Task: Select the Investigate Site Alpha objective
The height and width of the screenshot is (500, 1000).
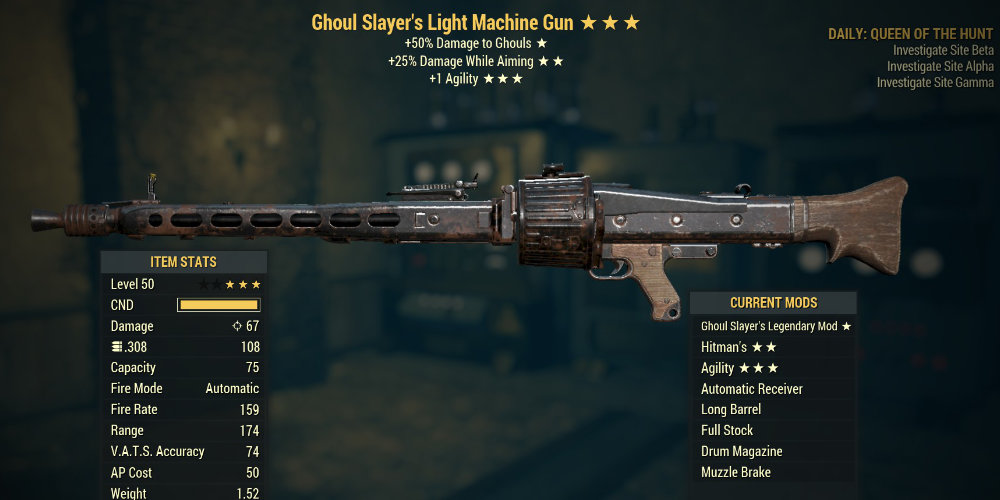Action: coord(940,66)
